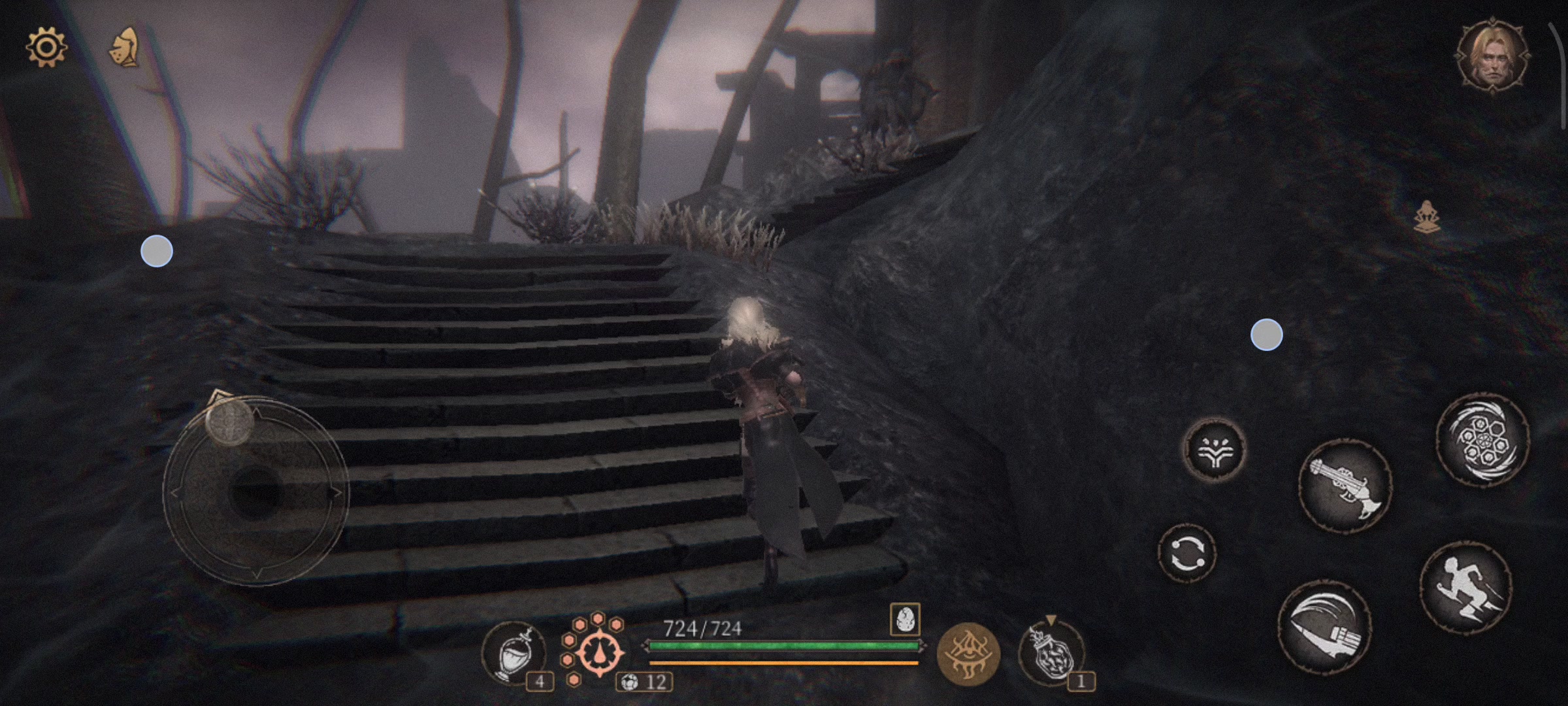Open the gear settings menu

tap(46, 47)
